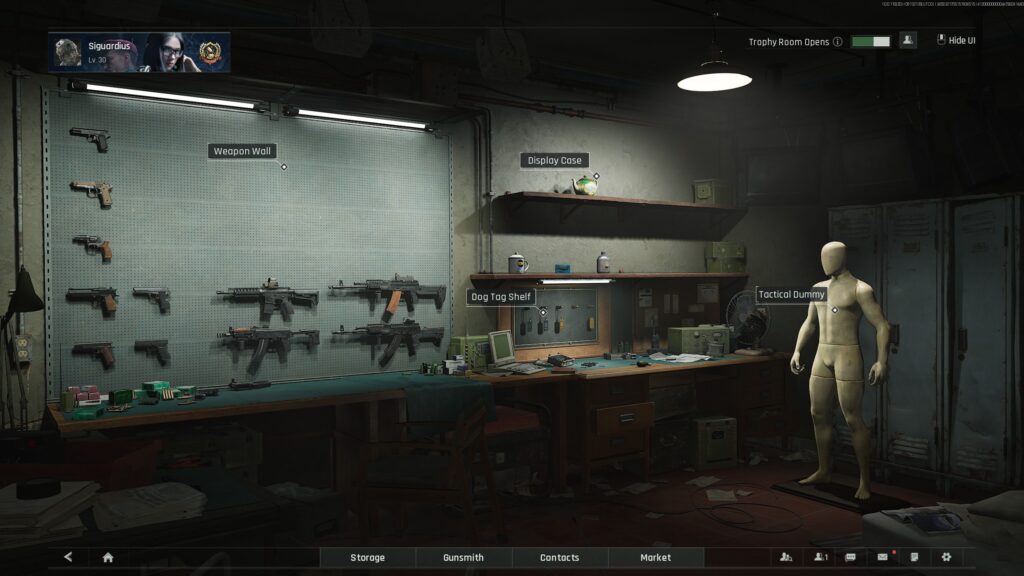Go to the Market tab
The height and width of the screenshot is (576, 1024).
[x=655, y=557]
